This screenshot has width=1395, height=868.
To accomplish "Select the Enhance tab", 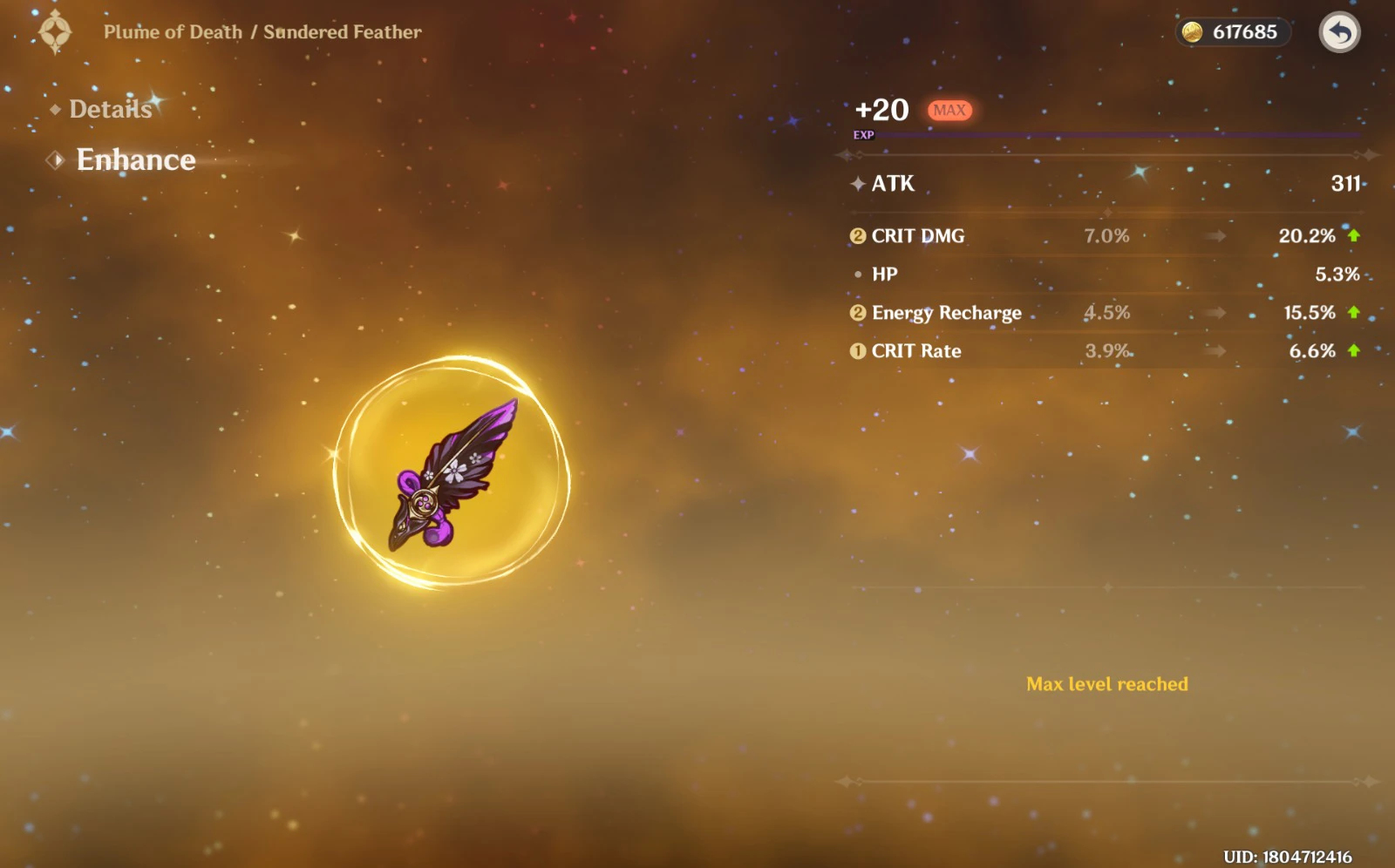I will click(x=135, y=159).
